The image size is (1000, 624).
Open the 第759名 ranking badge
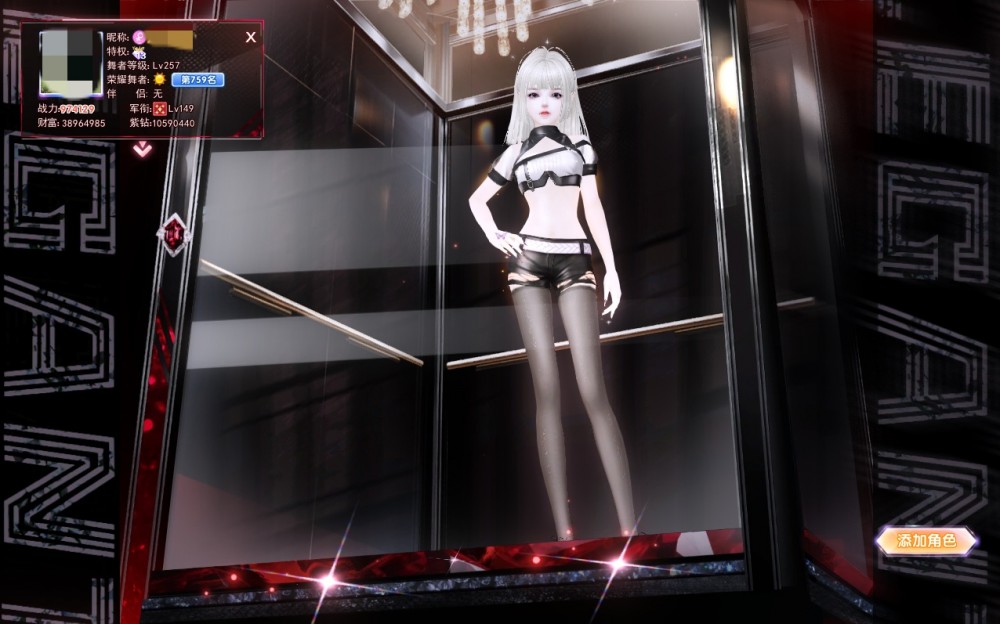[x=197, y=79]
